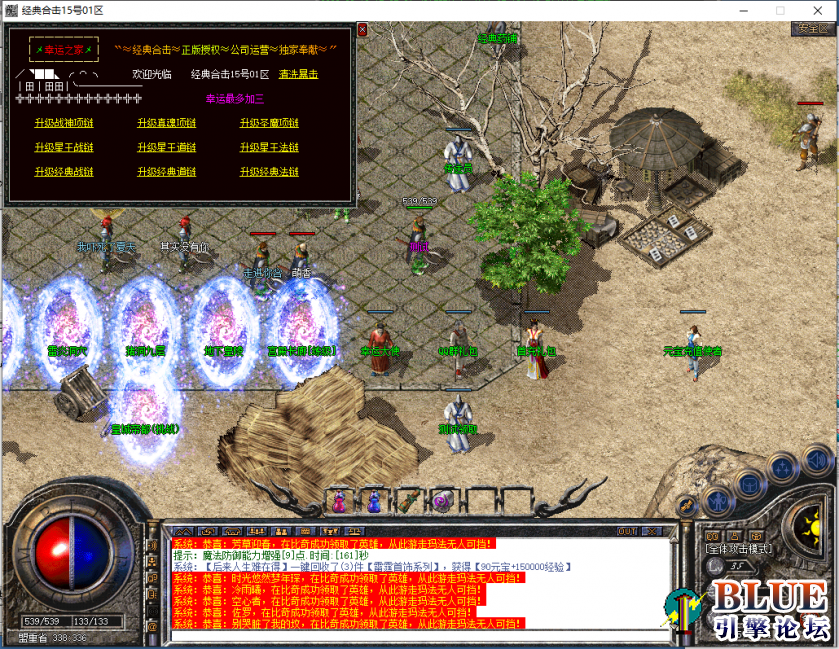The height and width of the screenshot is (649, 839).
Task: Use the purple ring item in the belt
Action: 441,499
